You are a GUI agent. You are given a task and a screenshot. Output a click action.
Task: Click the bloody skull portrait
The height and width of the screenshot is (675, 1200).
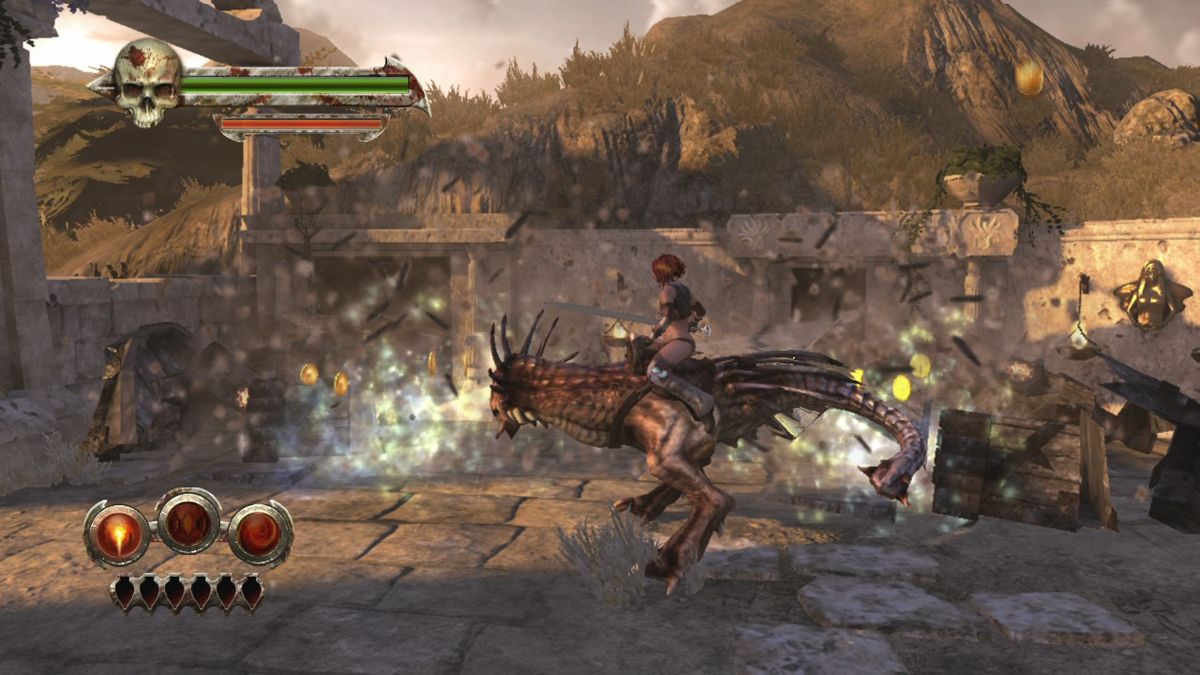[146, 82]
